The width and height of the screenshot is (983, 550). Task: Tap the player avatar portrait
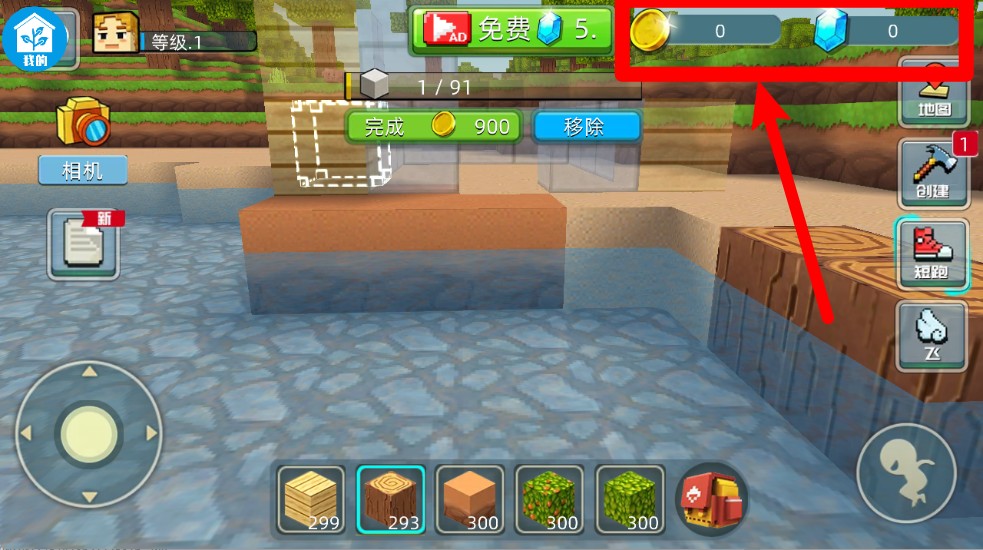[115, 33]
